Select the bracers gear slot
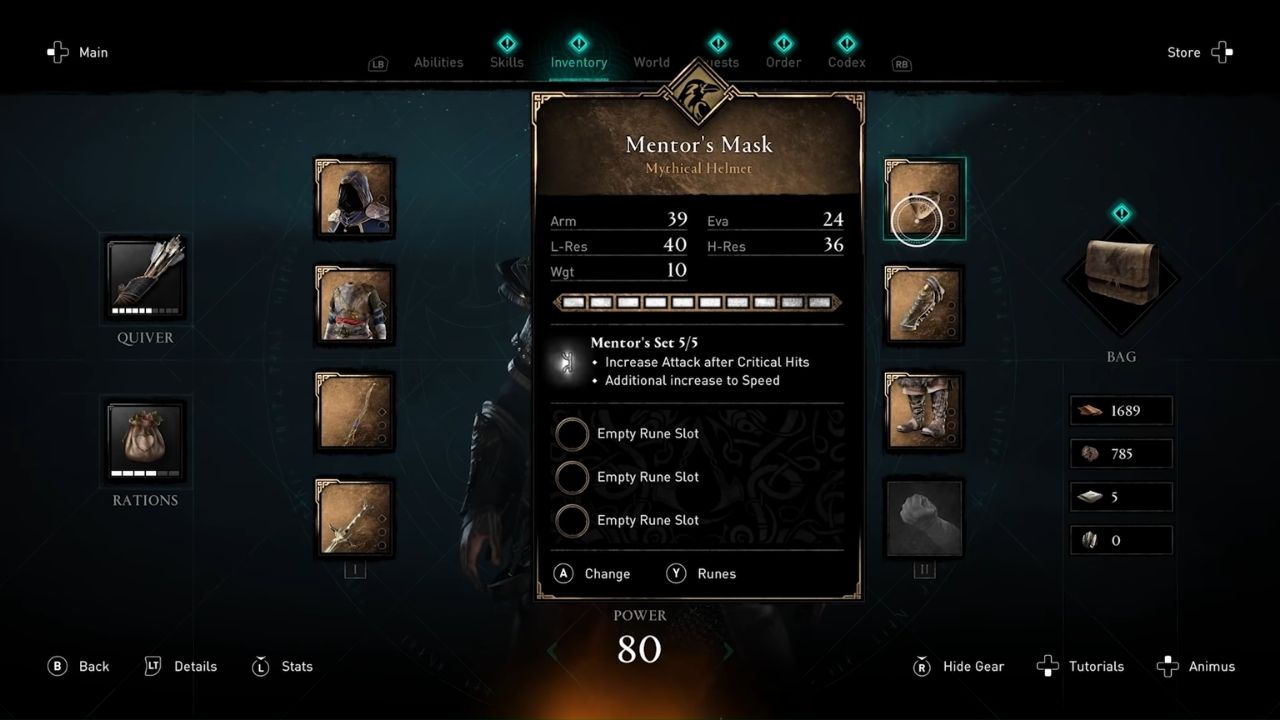This screenshot has height=720, width=1280. tap(923, 303)
